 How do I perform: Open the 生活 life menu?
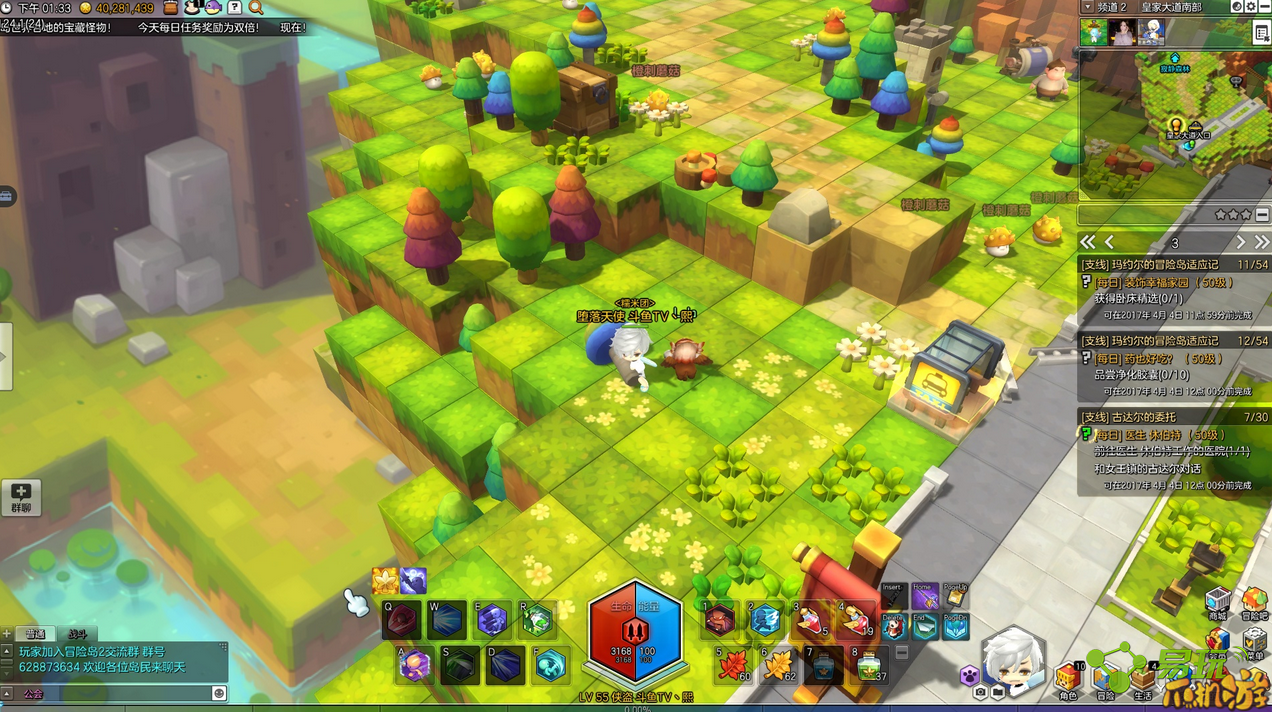click(x=1142, y=681)
